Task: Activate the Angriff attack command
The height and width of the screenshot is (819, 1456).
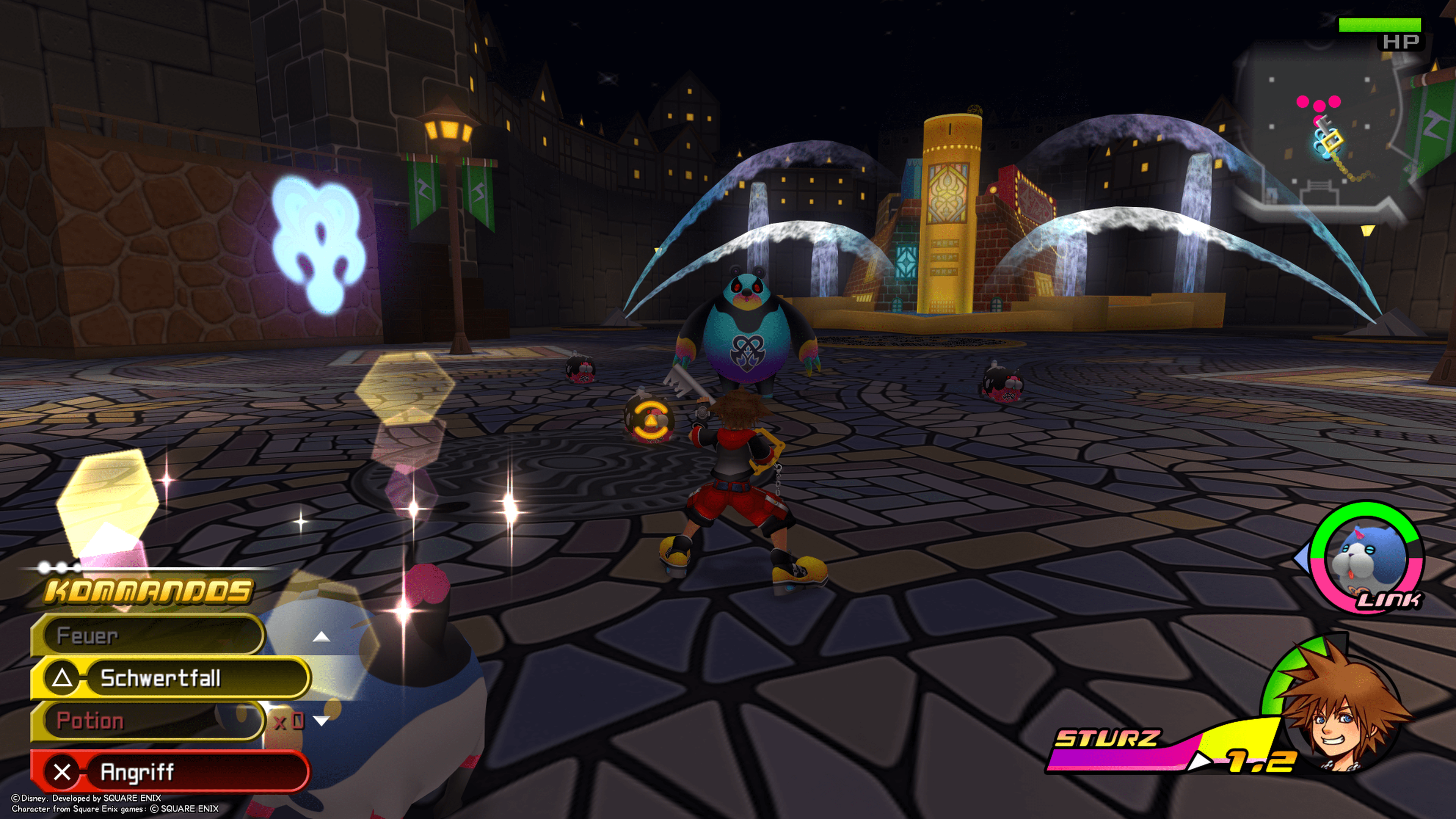Action: [x=169, y=772]
